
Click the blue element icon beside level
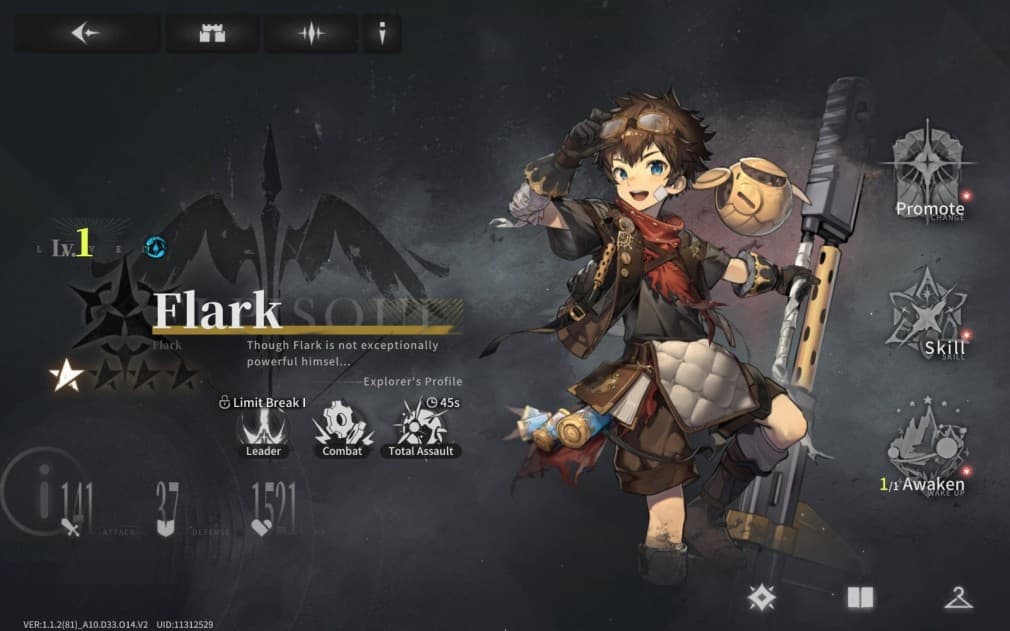[x=155, y=247]
